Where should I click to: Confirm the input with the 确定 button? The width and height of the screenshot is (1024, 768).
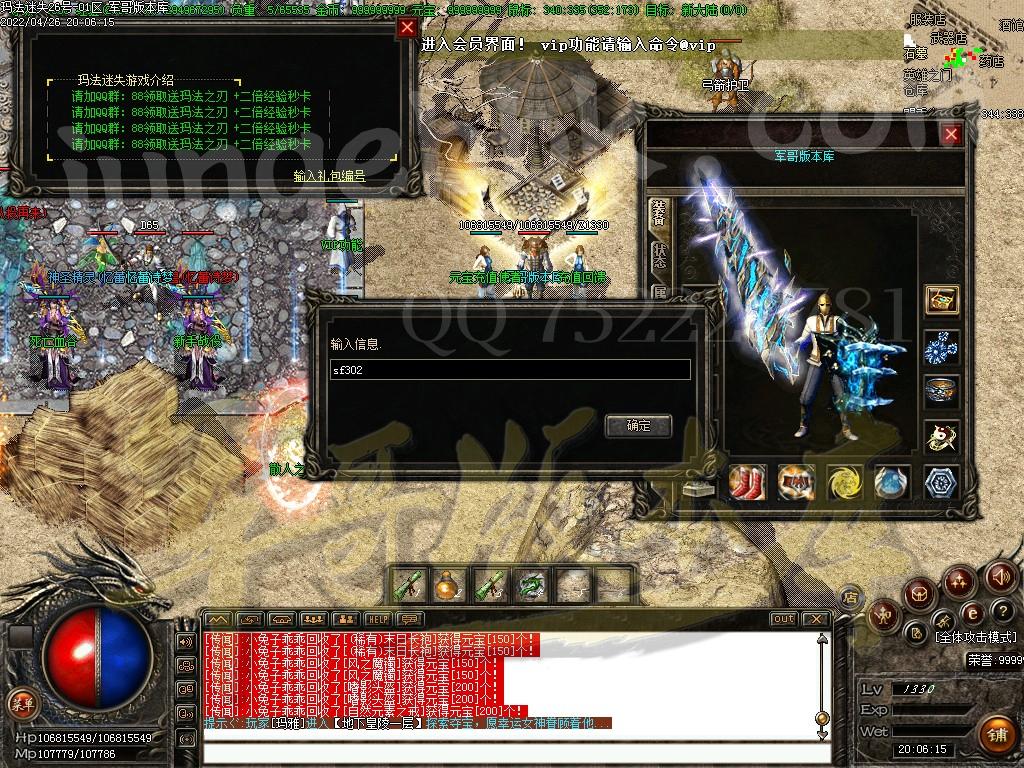click(638, 425)
